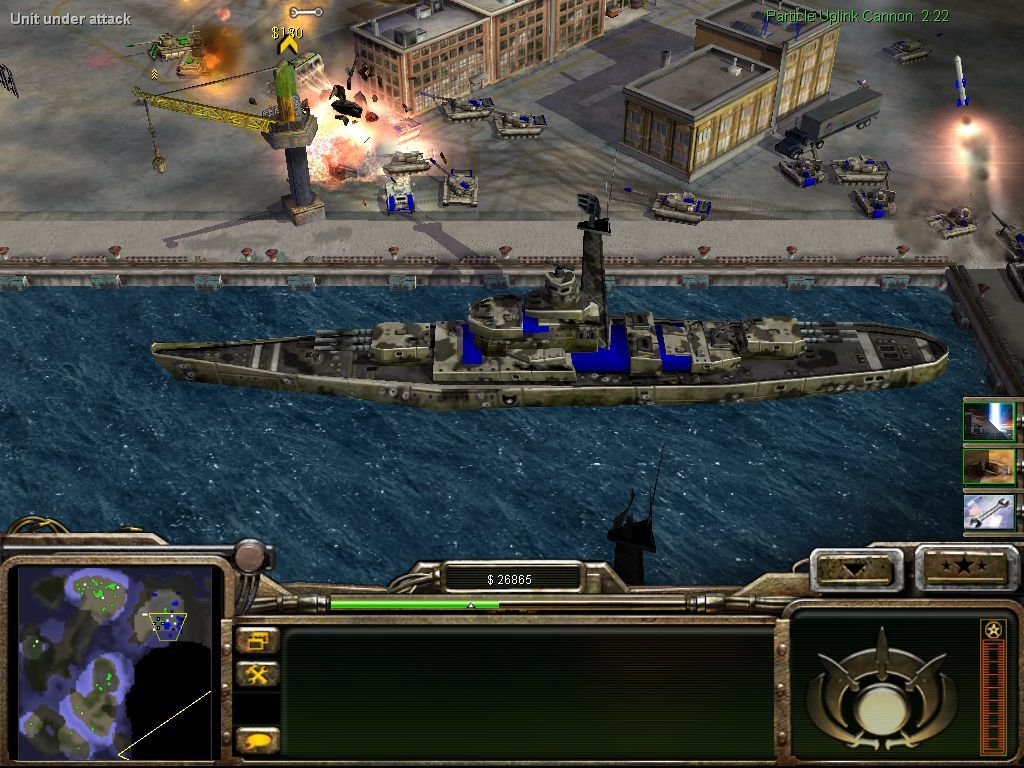Click the radar minimap
The width and height of the screenshot is (1024, 768).
pos(115,662)
